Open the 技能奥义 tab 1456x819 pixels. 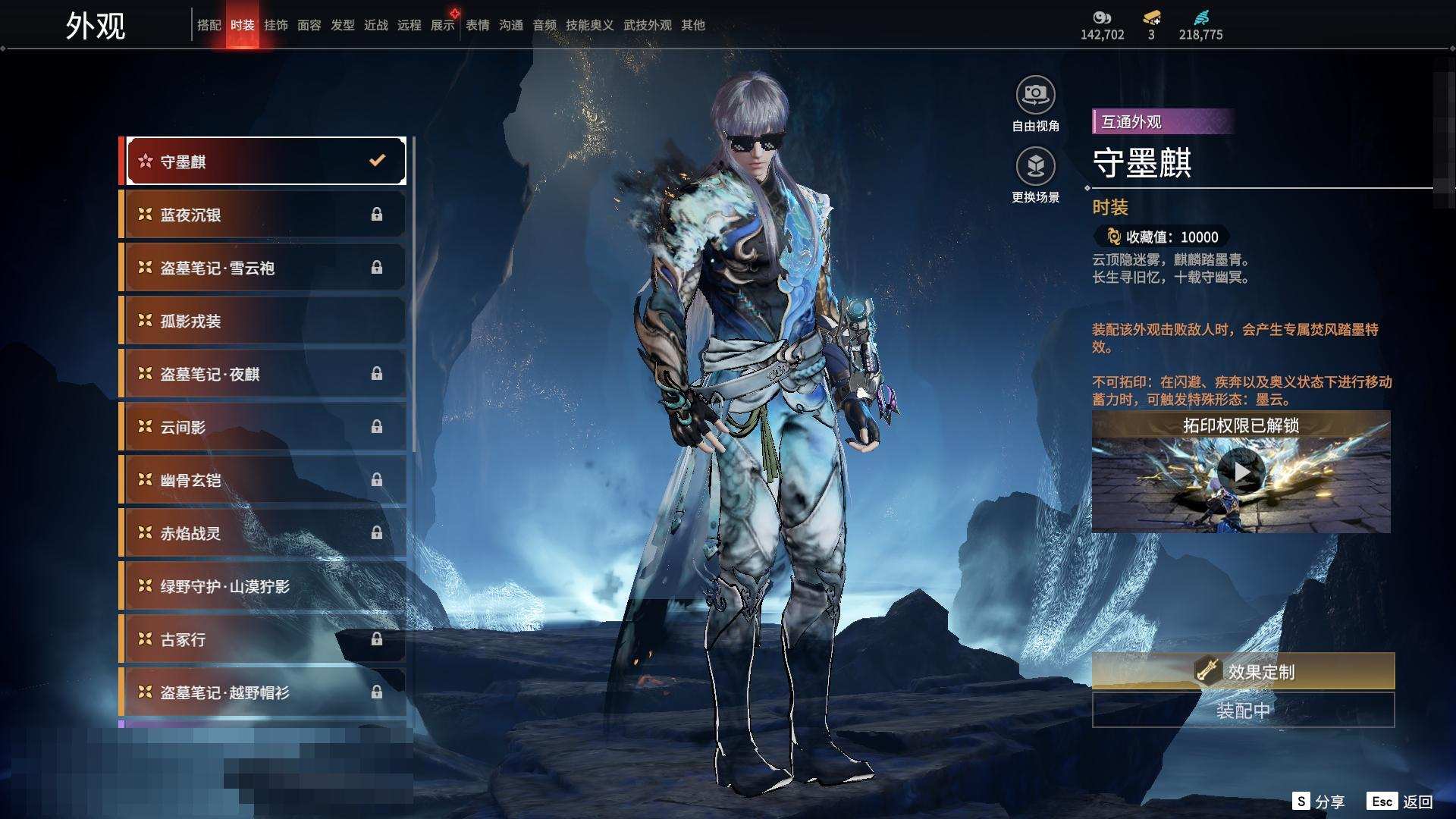(589, 25)
